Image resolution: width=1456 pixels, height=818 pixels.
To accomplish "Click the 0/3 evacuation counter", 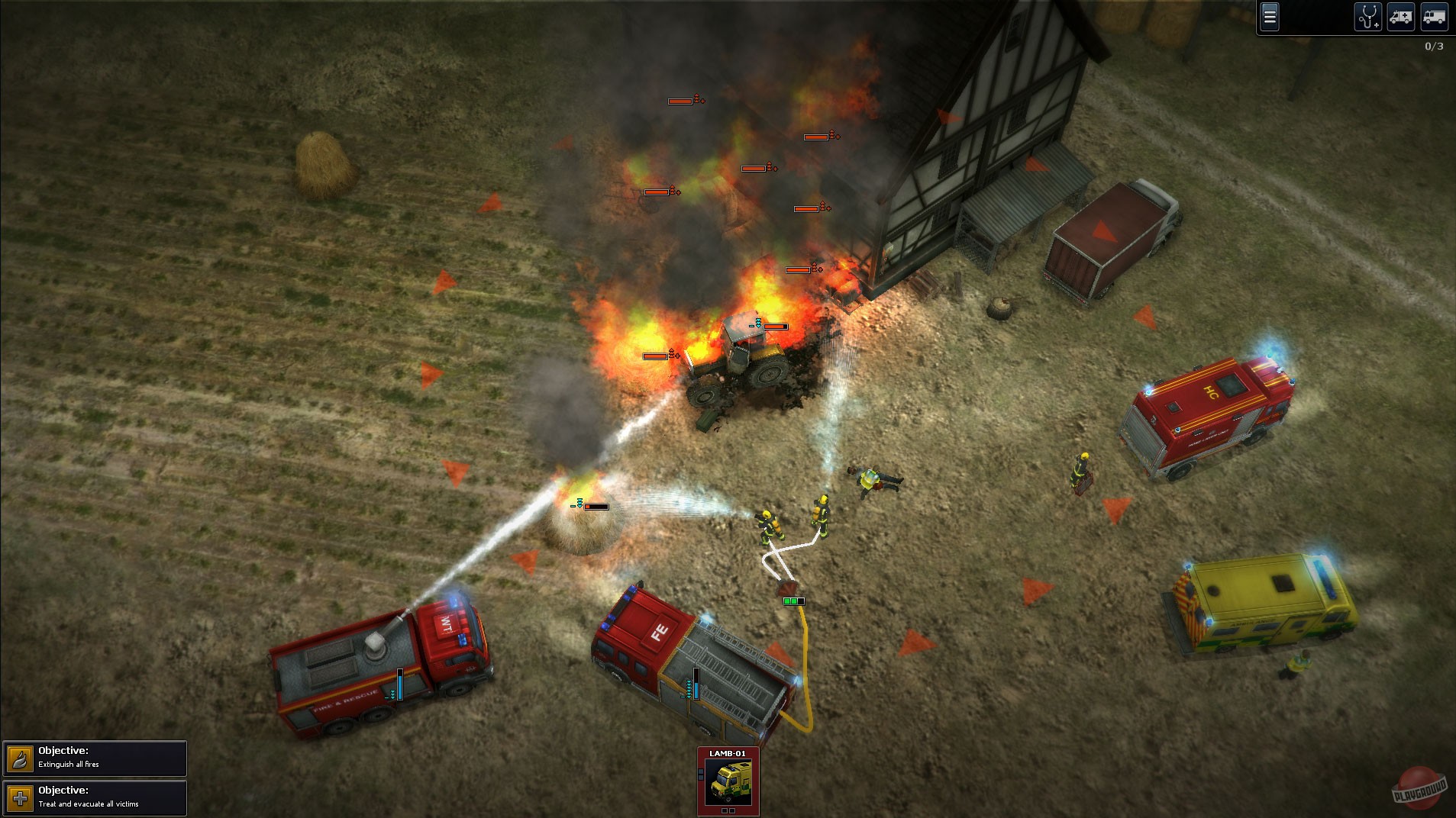I will 1433,47.
